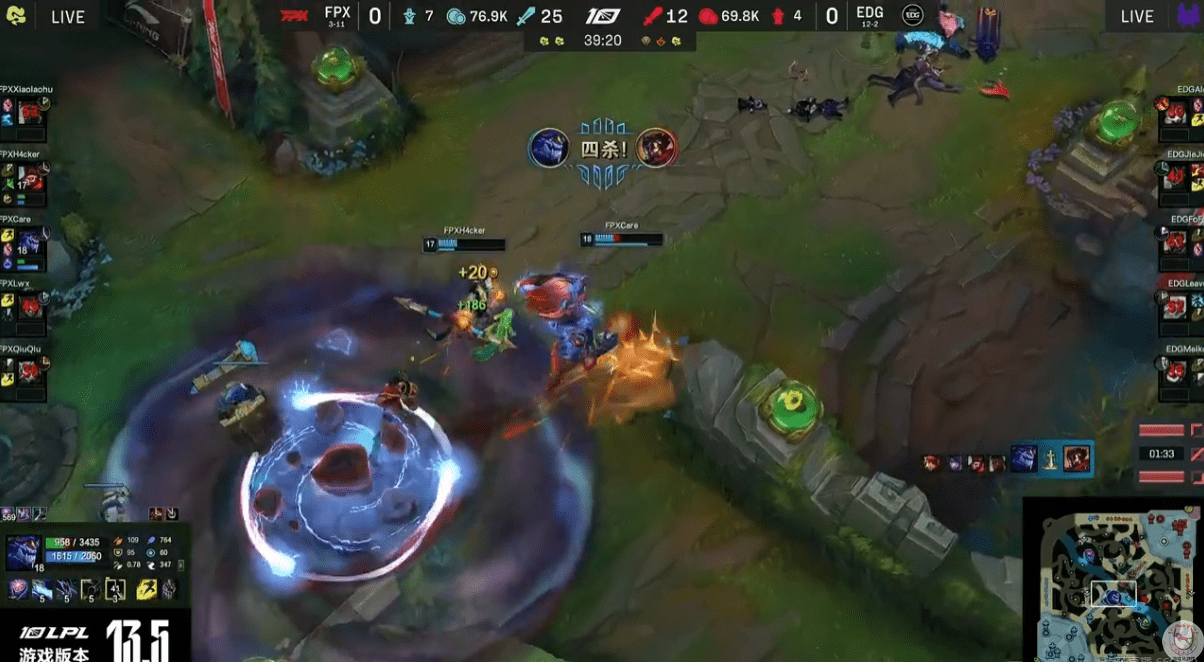Screen dimensions: 1204x662
Task: Select FPXCare's champion portrait
Action: (x=28, y=243)
